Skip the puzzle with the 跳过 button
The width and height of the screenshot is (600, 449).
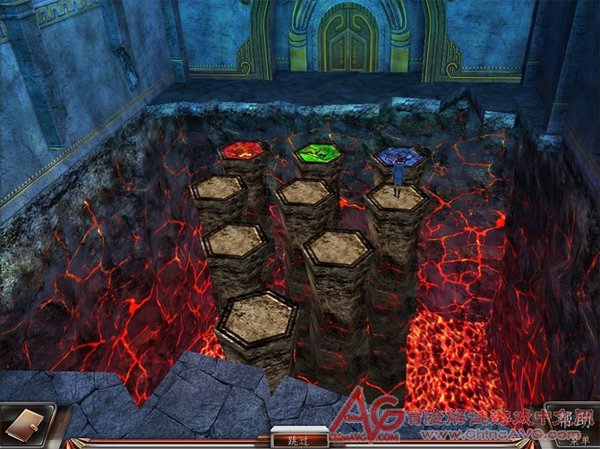coord(291,437)
